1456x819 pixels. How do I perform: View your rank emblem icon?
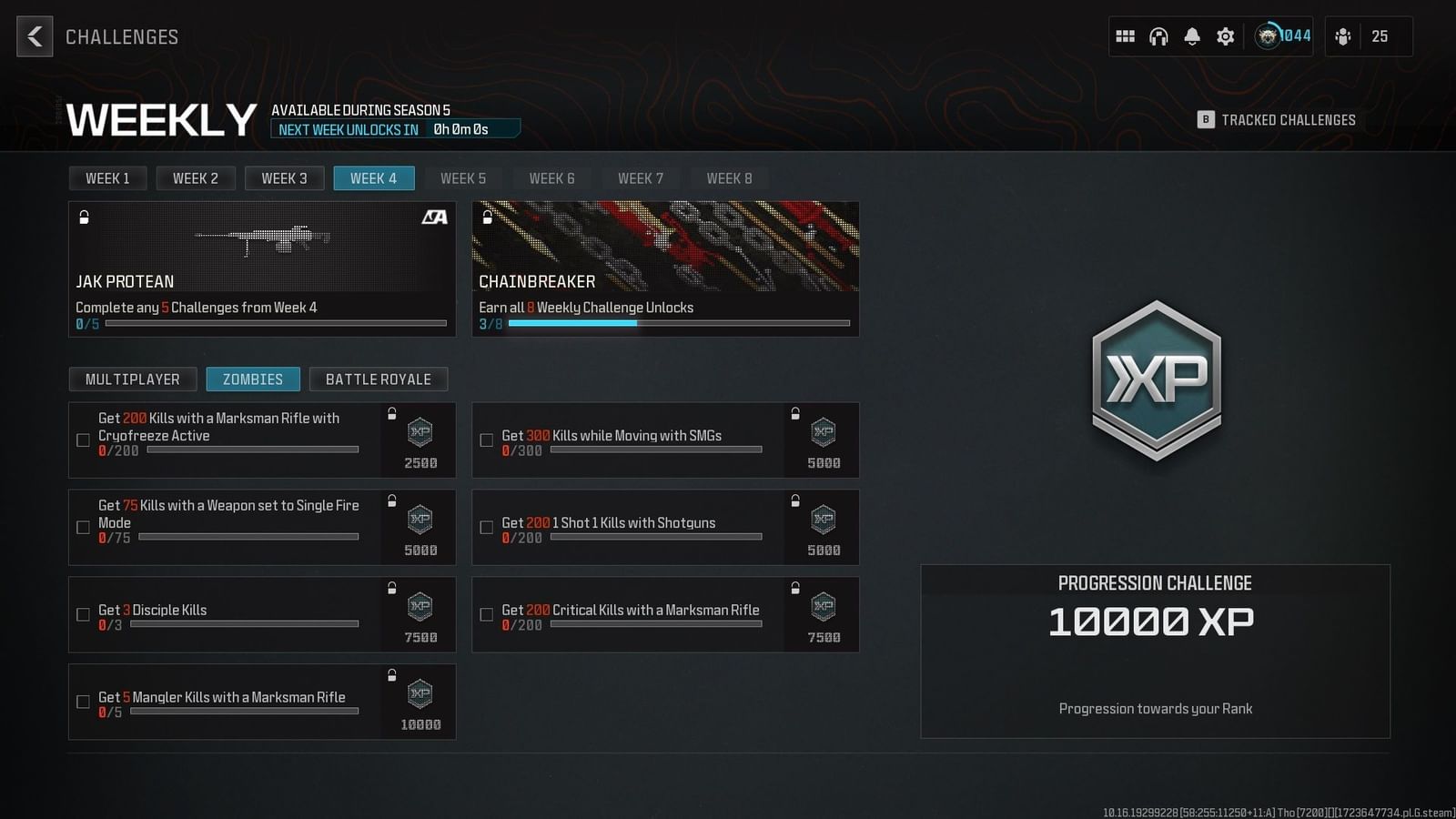click(1269, 36)
